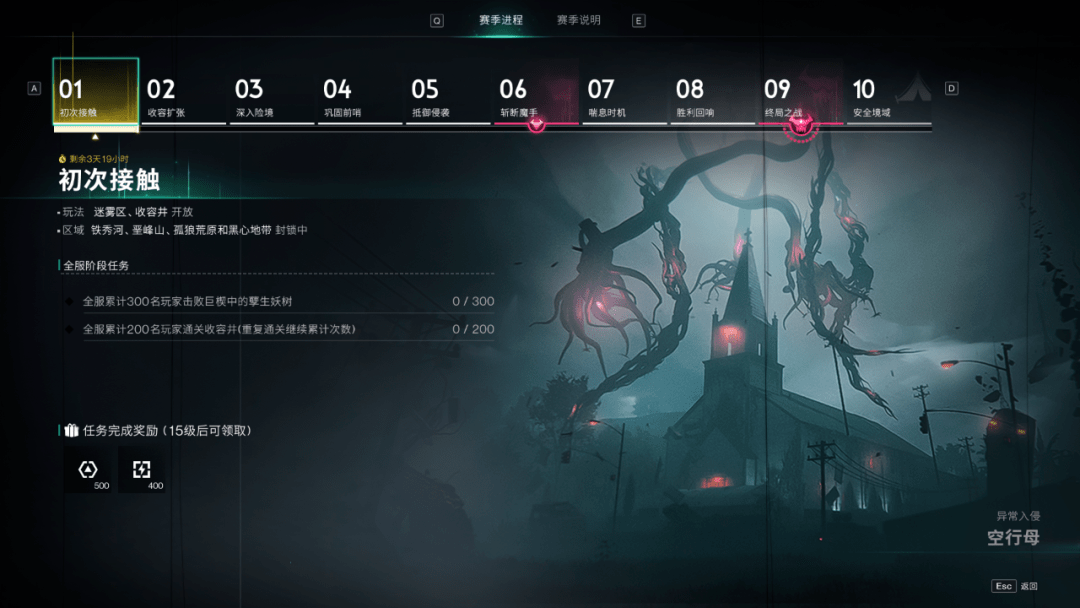Switch to the 赛季进程 tab
This screenshot has width=1080, height=608.
[x=500, y=20]
